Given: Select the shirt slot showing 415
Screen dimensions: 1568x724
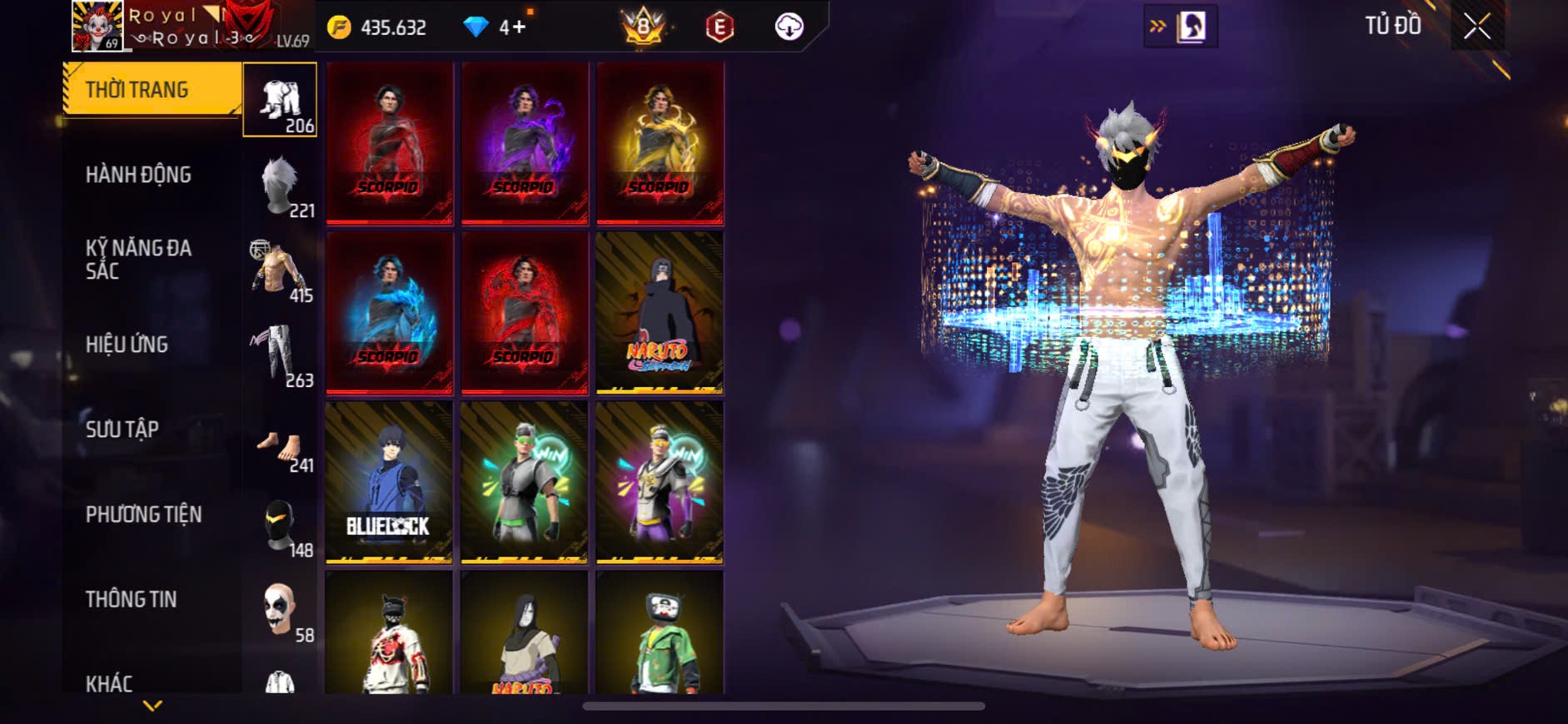Looking at the screenshot, I should pos(281,270).
